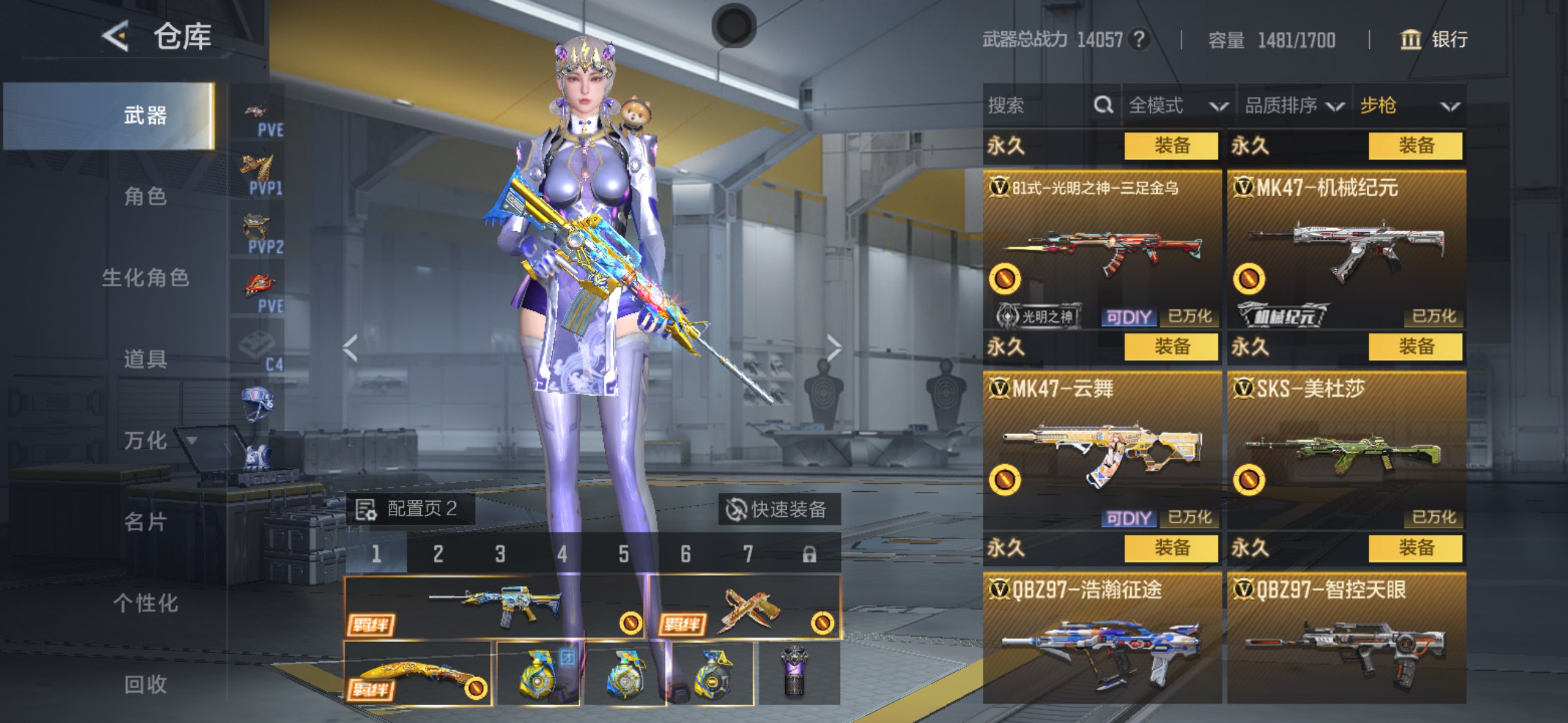This screenshot has width=1568, height=723.
Task: Choose the SKS-美杜莎 rifle card
Action: point(1346,451)
